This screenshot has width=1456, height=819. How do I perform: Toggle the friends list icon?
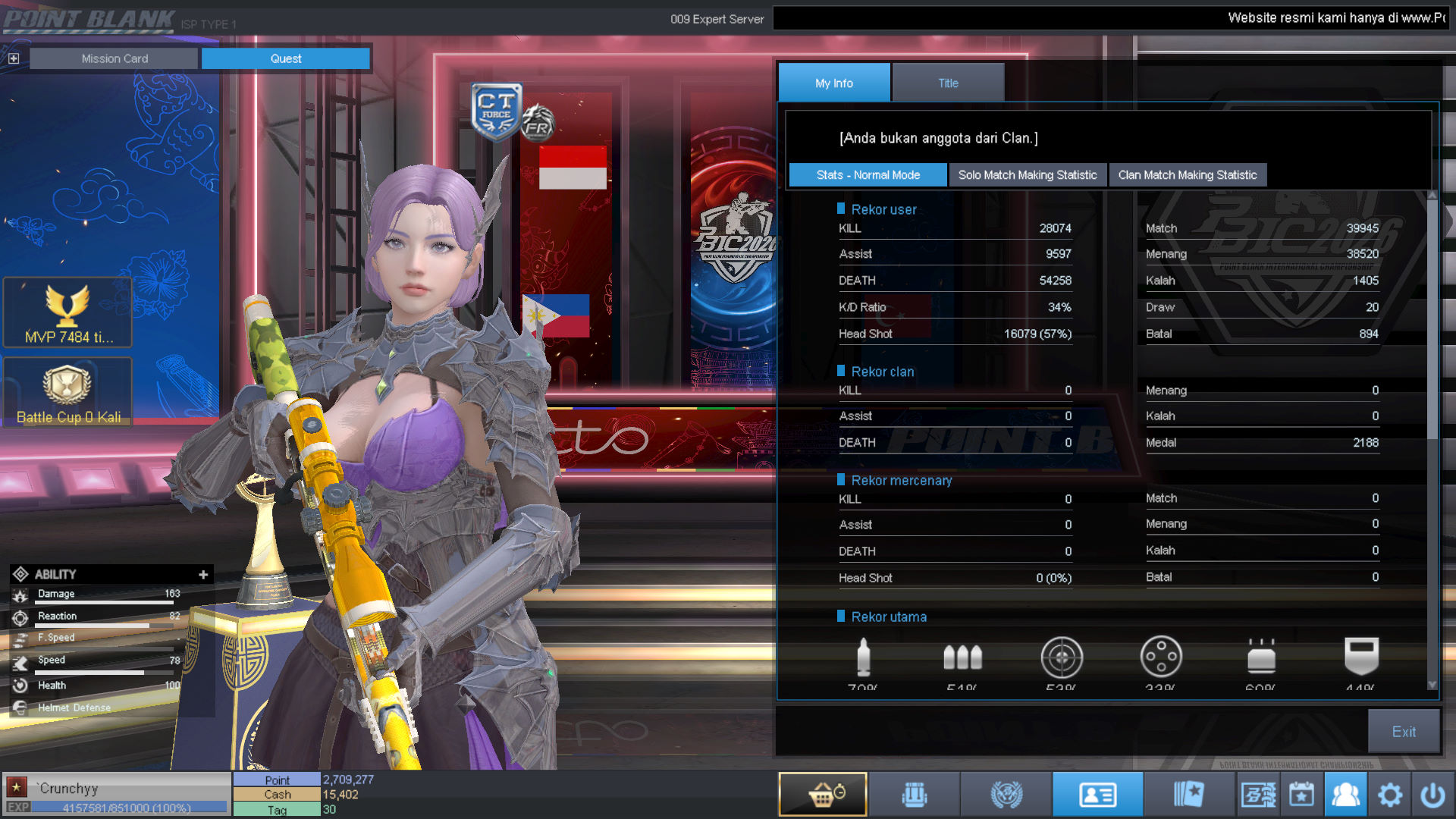[x=1345, y=795]
